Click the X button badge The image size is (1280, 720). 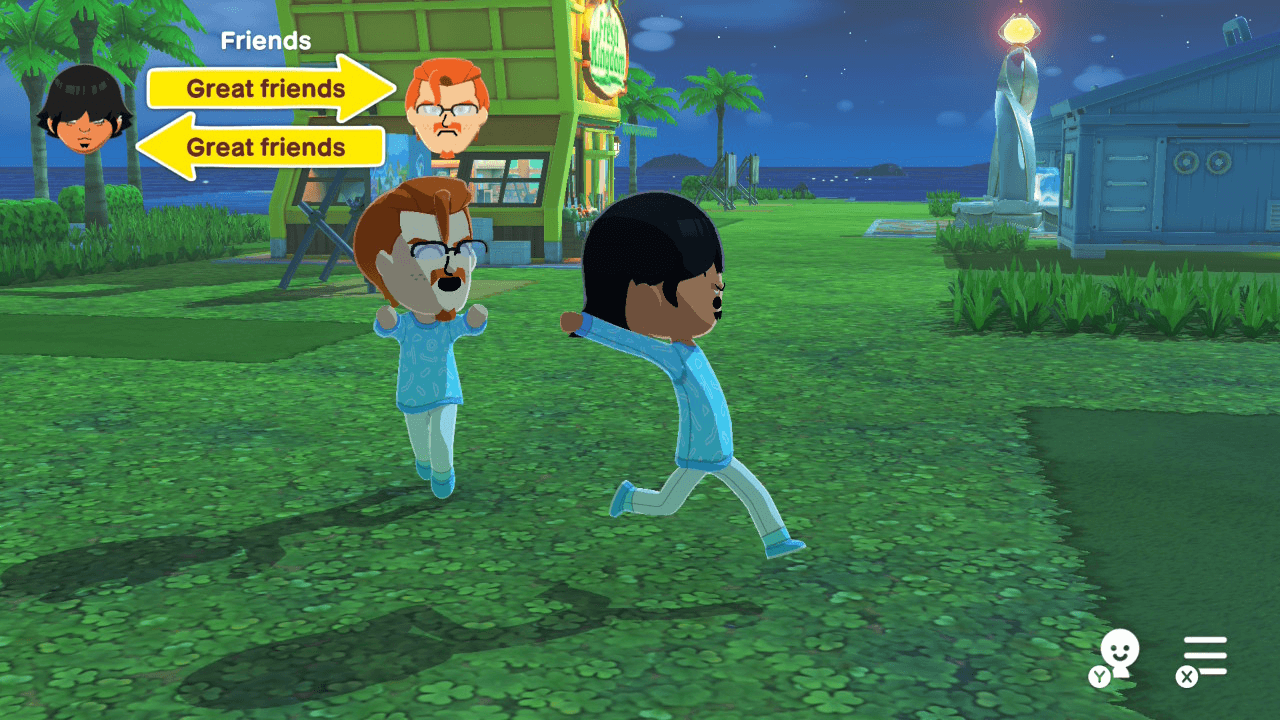click(x=1186, y=677)
